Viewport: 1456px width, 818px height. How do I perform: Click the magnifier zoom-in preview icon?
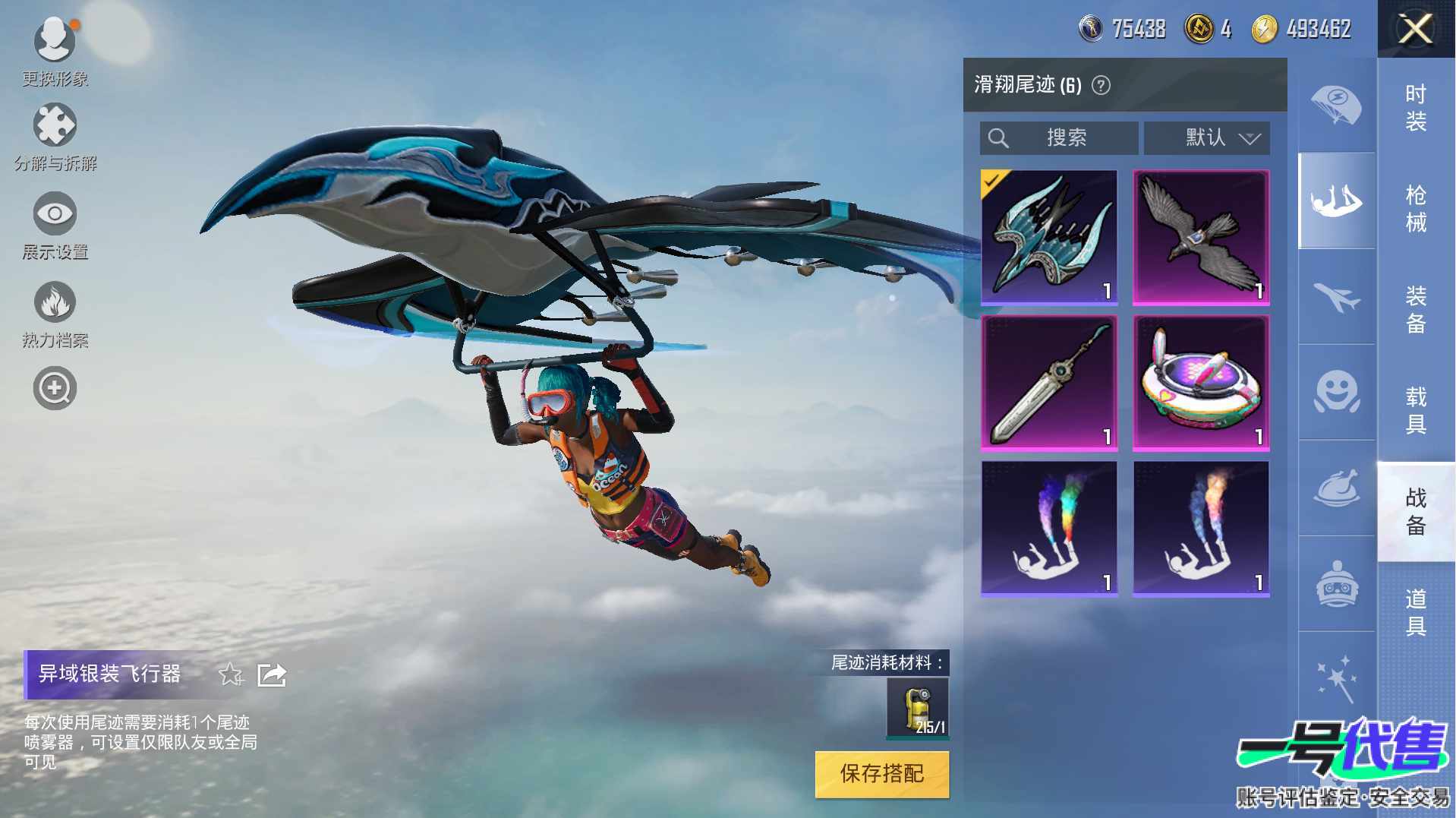55,388
